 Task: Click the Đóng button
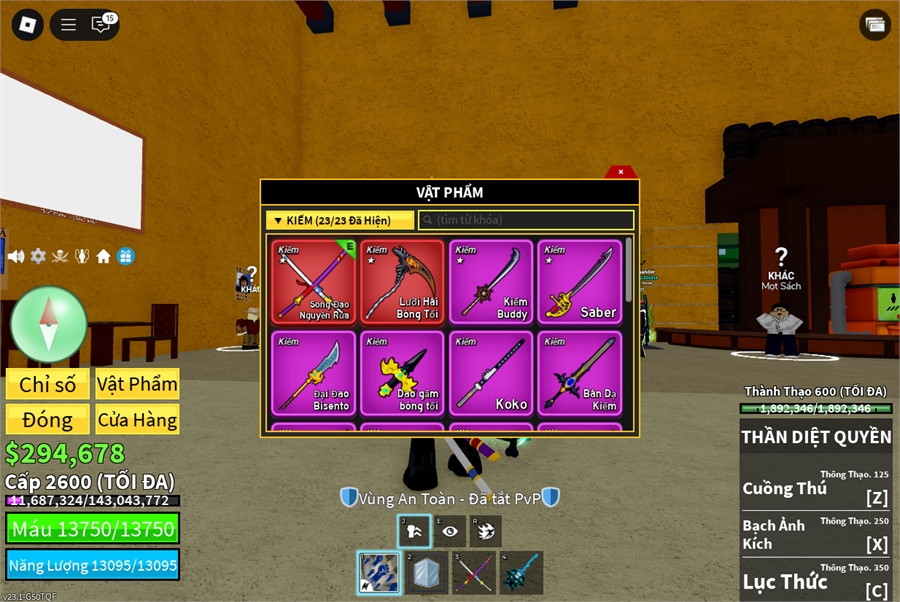click(48, 419)
